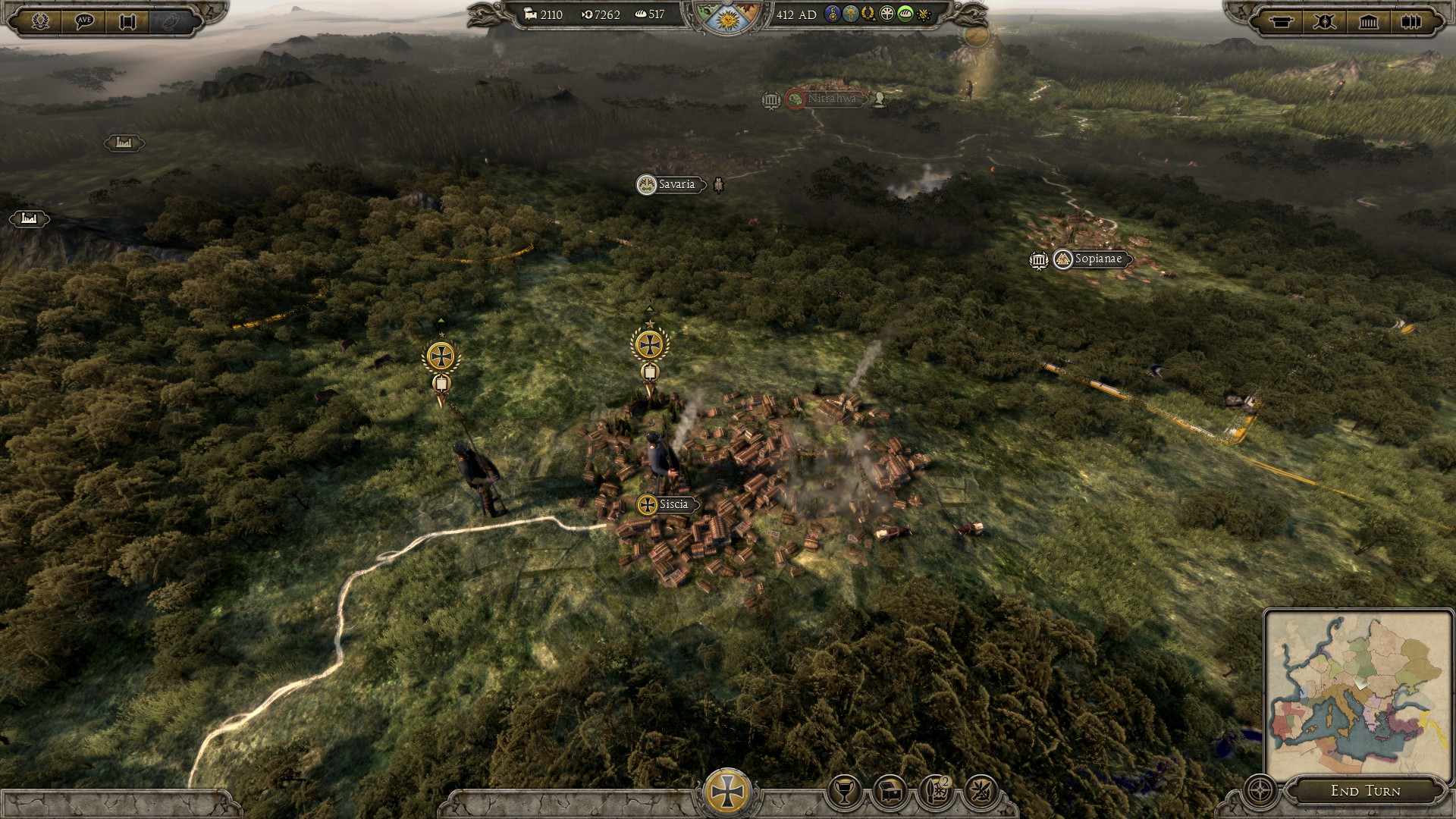Open the faction summary cross emblem

[x=727, y=791]
